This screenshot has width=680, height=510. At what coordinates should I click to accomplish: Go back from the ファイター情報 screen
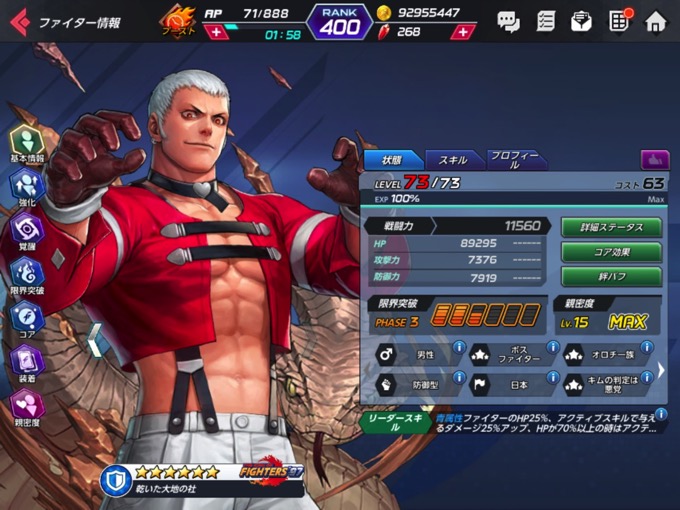[x=19, y=21]
